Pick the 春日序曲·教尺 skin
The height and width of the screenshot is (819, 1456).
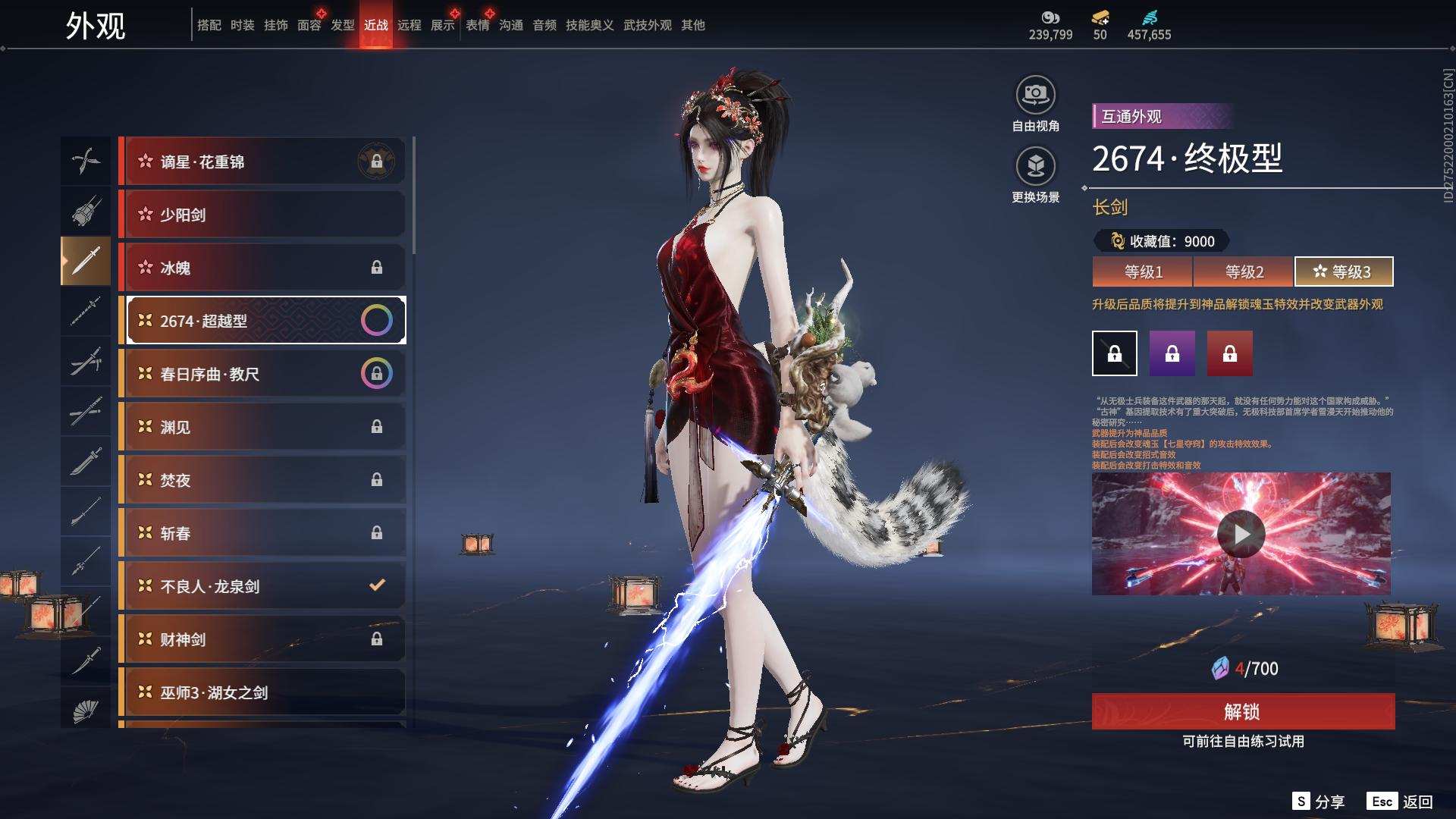(x=262, y=374)
